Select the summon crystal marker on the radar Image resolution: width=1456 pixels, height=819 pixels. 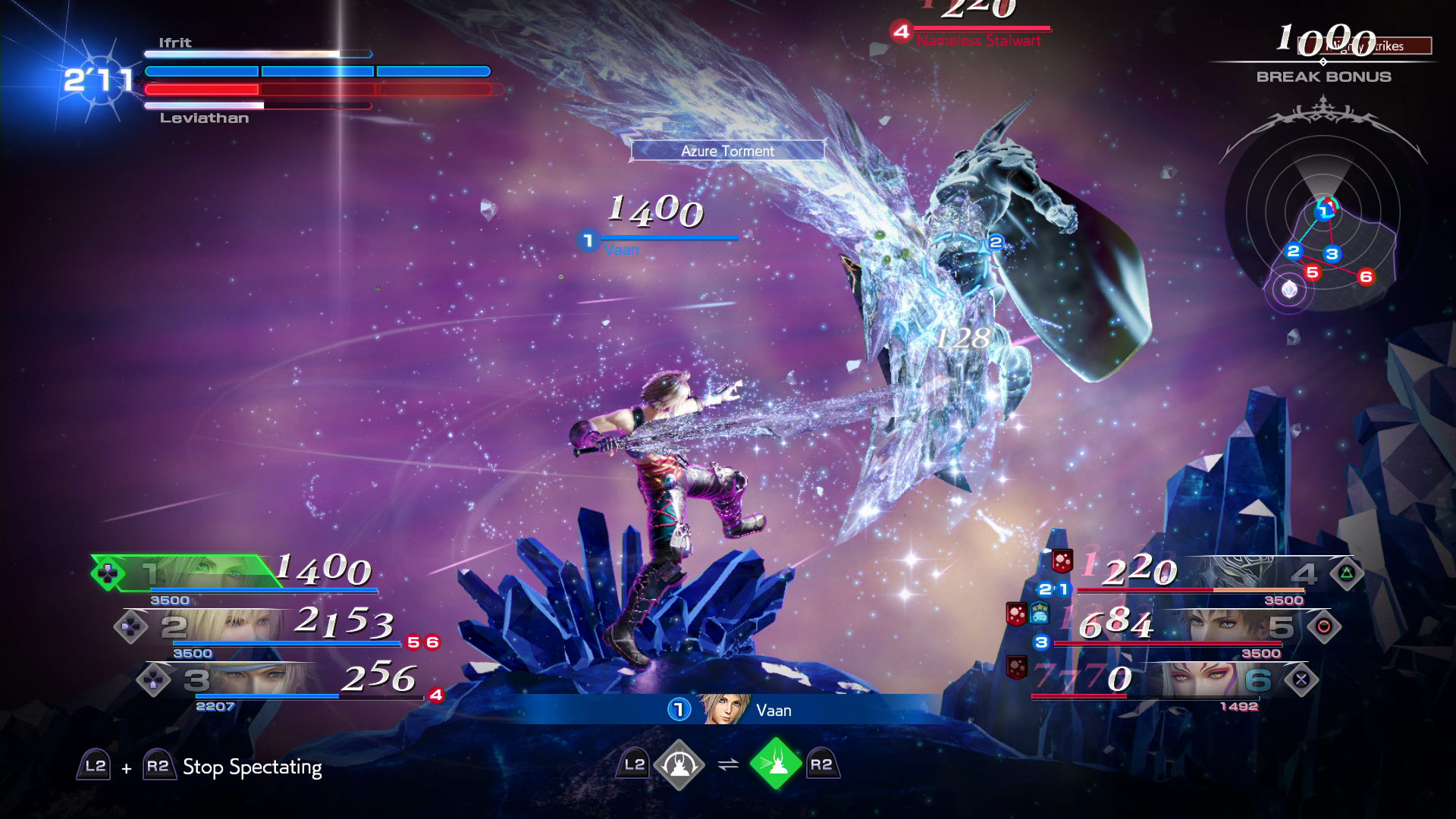pos(1289,290)
